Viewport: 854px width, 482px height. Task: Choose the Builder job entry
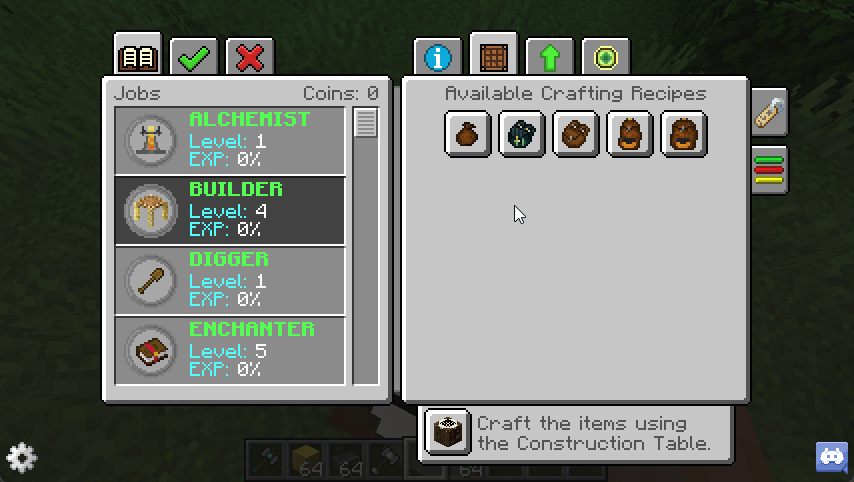(230, 211)
